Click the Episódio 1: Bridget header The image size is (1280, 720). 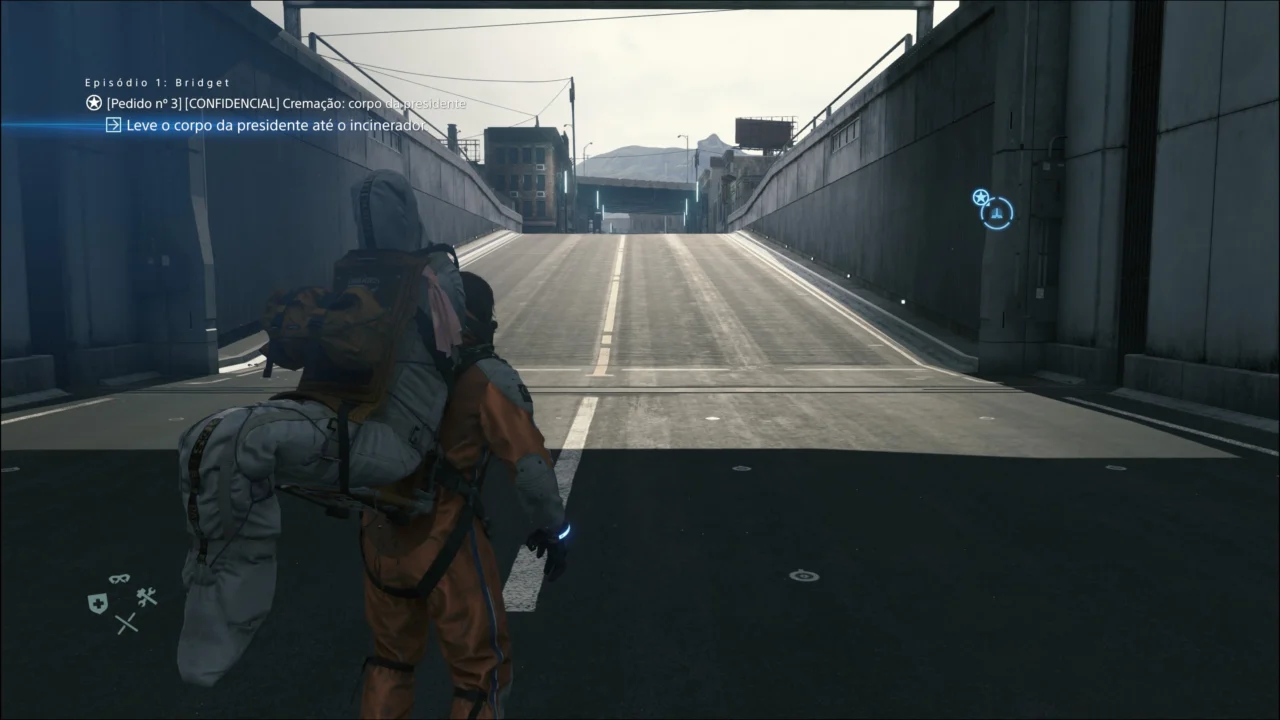(x=157, y=82)
